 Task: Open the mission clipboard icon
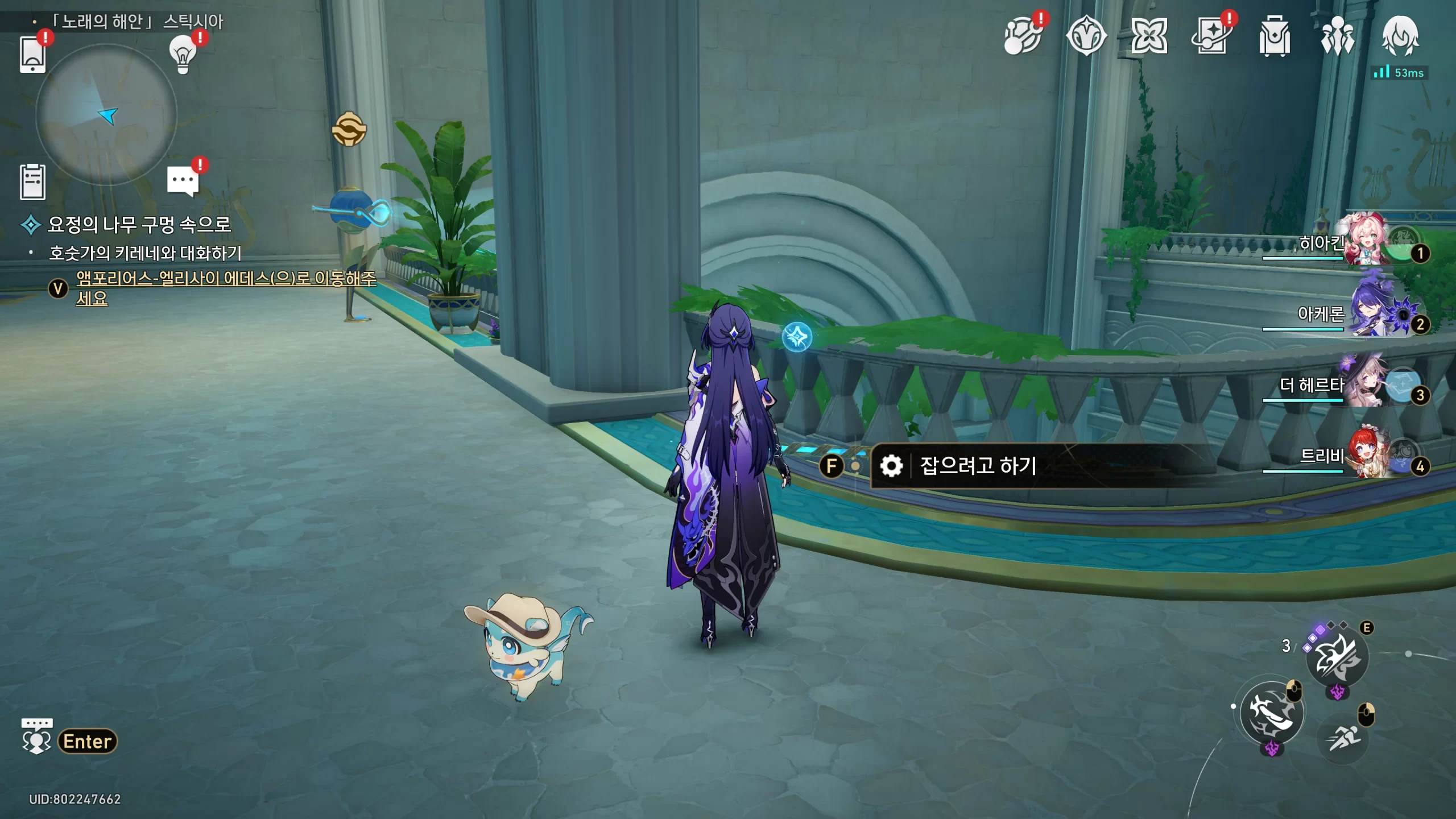pyautogui.click(x=32, y=182)
